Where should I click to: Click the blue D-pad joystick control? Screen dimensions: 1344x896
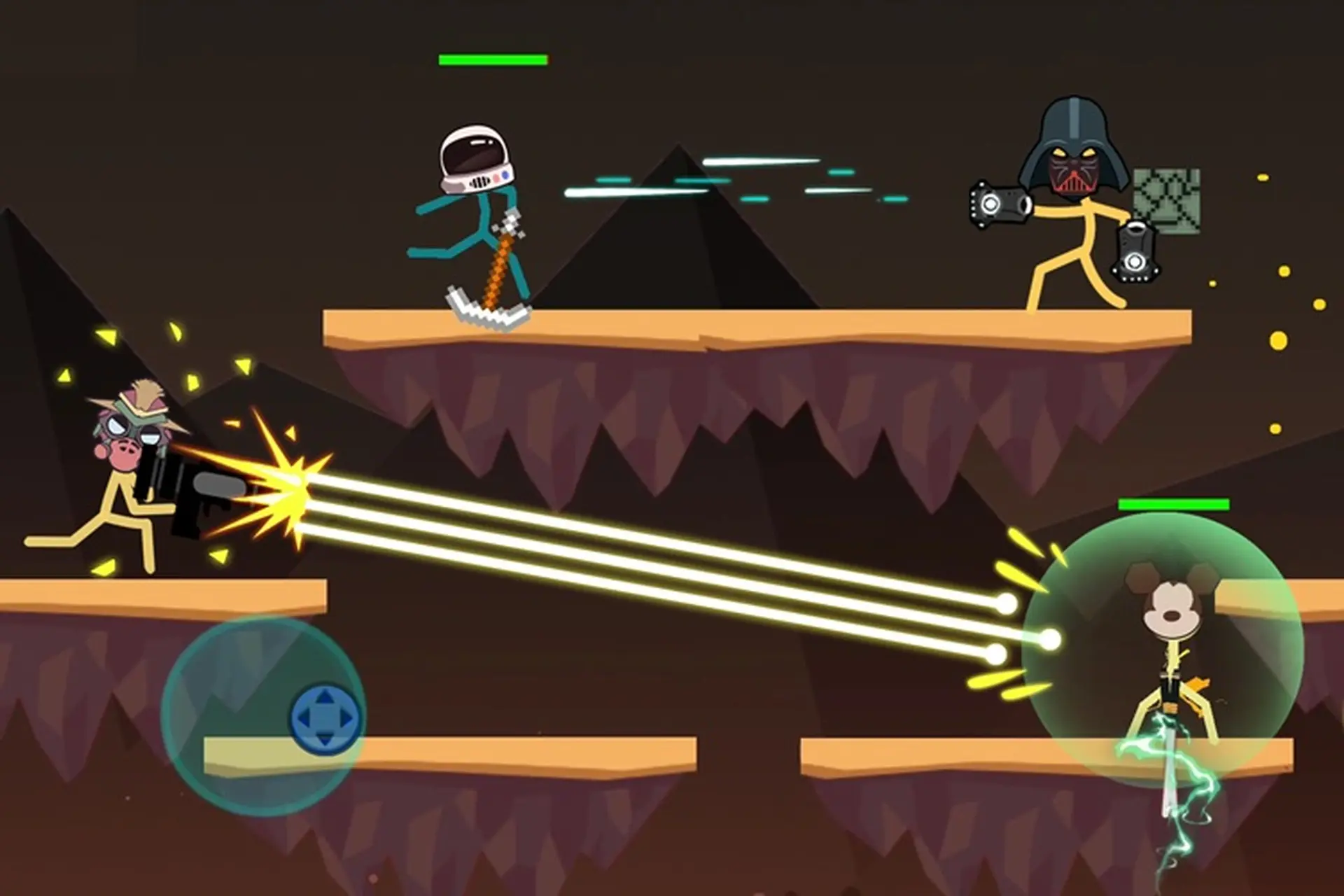pyautogui.click(x=325, y=715)
